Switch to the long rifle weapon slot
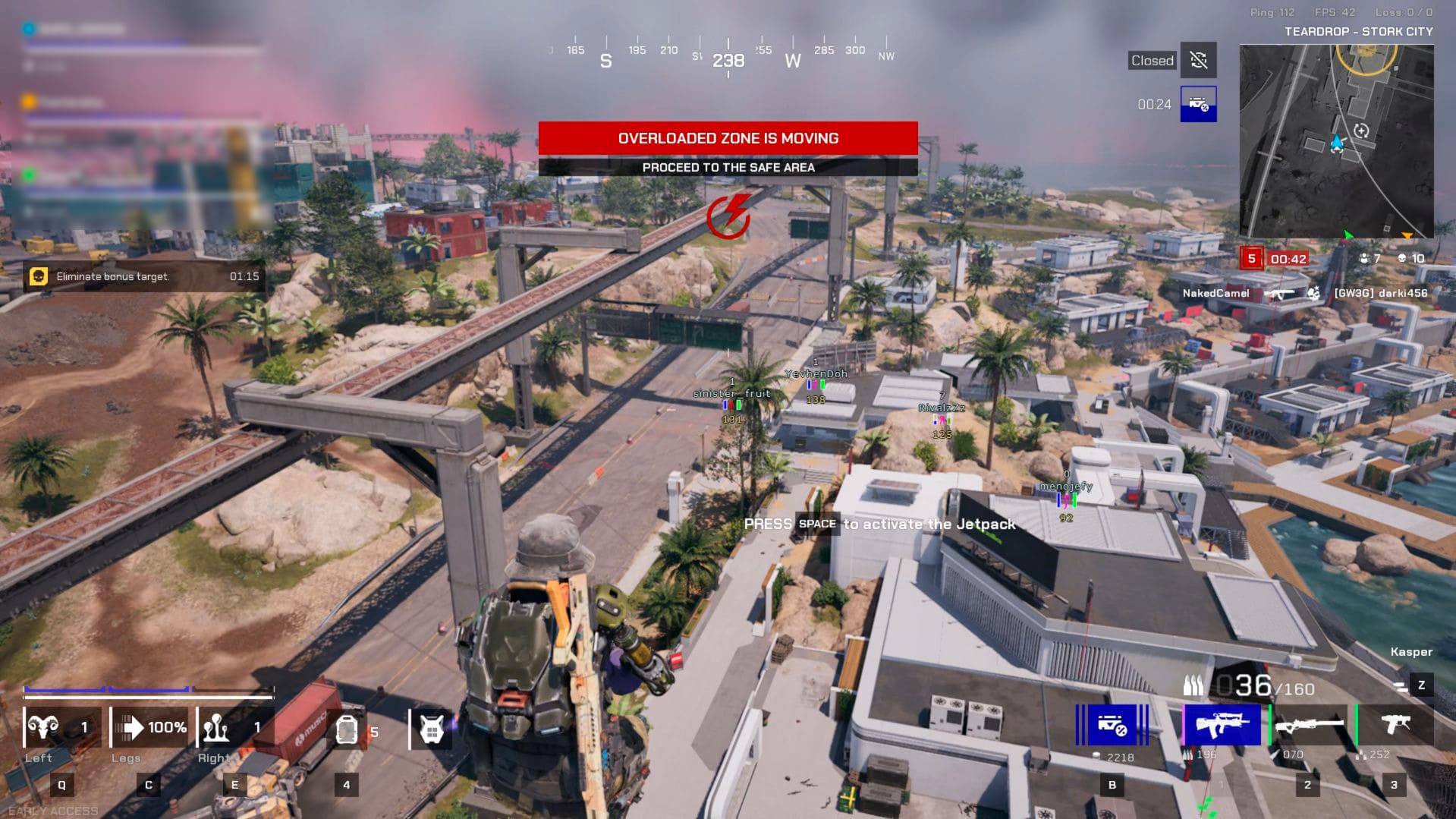Screen dimensions: 1456x819 pos(1309,726)
